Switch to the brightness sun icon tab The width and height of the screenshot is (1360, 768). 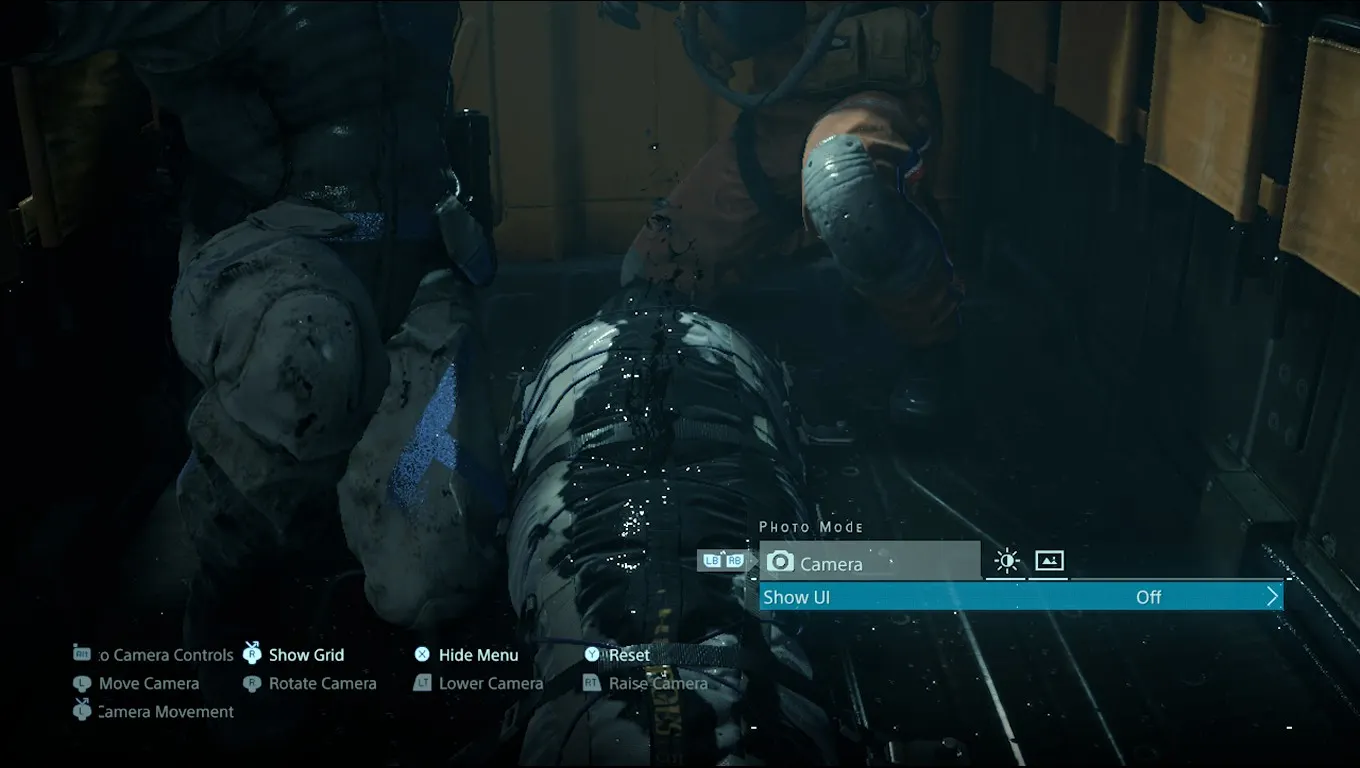pyautogui.click(x=1007, y=561)
